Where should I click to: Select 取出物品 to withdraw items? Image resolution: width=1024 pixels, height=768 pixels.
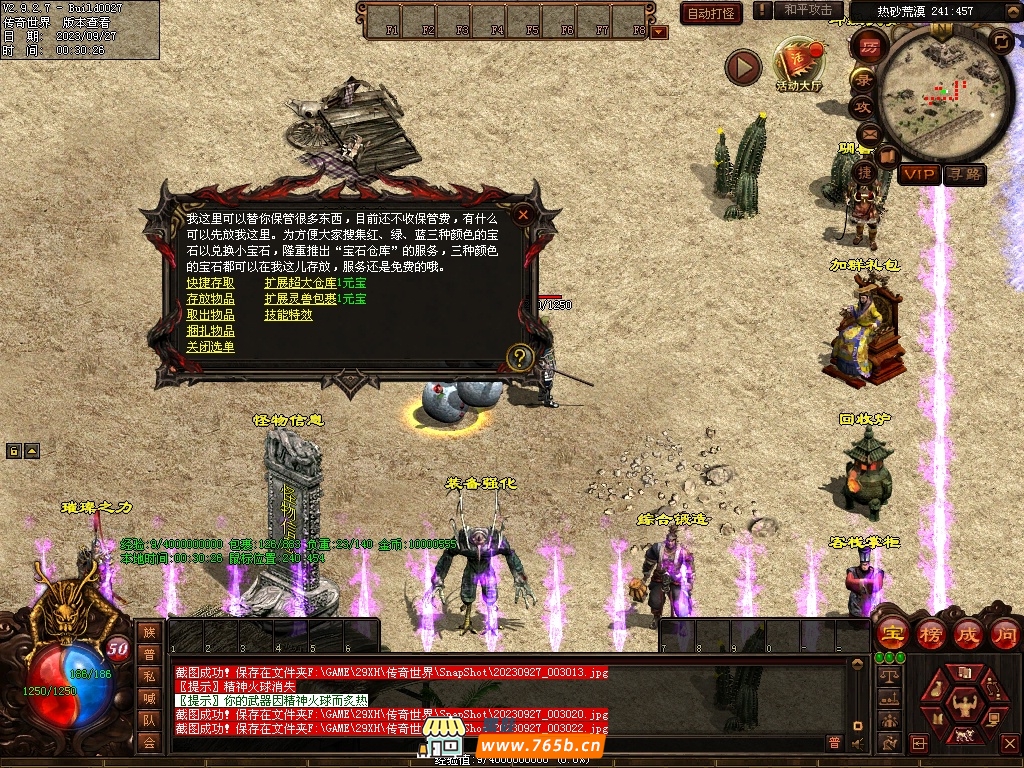point(210,315)
